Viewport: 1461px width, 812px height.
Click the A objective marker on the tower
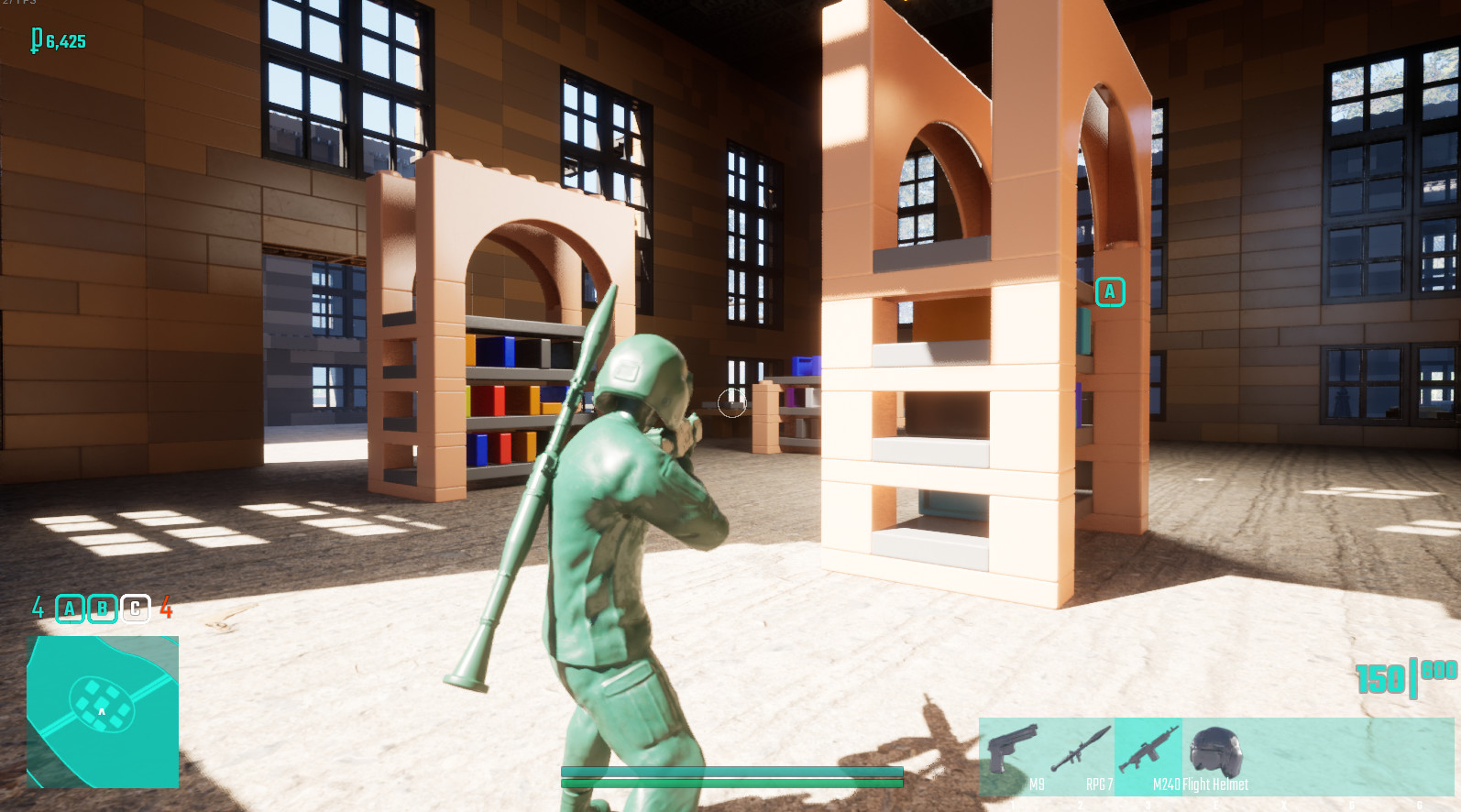click(1110, 291)
